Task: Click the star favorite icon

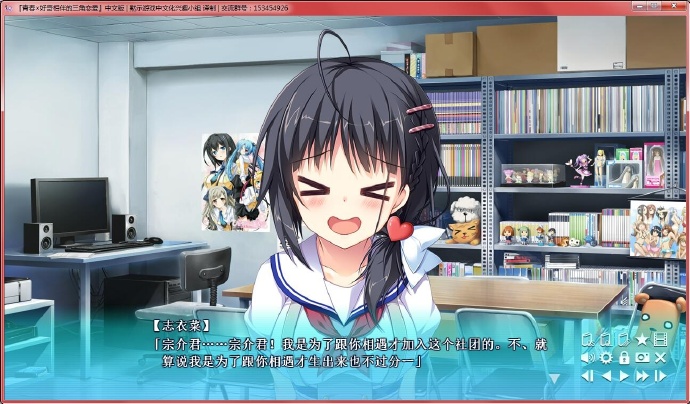Action: pyautogui.click(x=641, y=340)
